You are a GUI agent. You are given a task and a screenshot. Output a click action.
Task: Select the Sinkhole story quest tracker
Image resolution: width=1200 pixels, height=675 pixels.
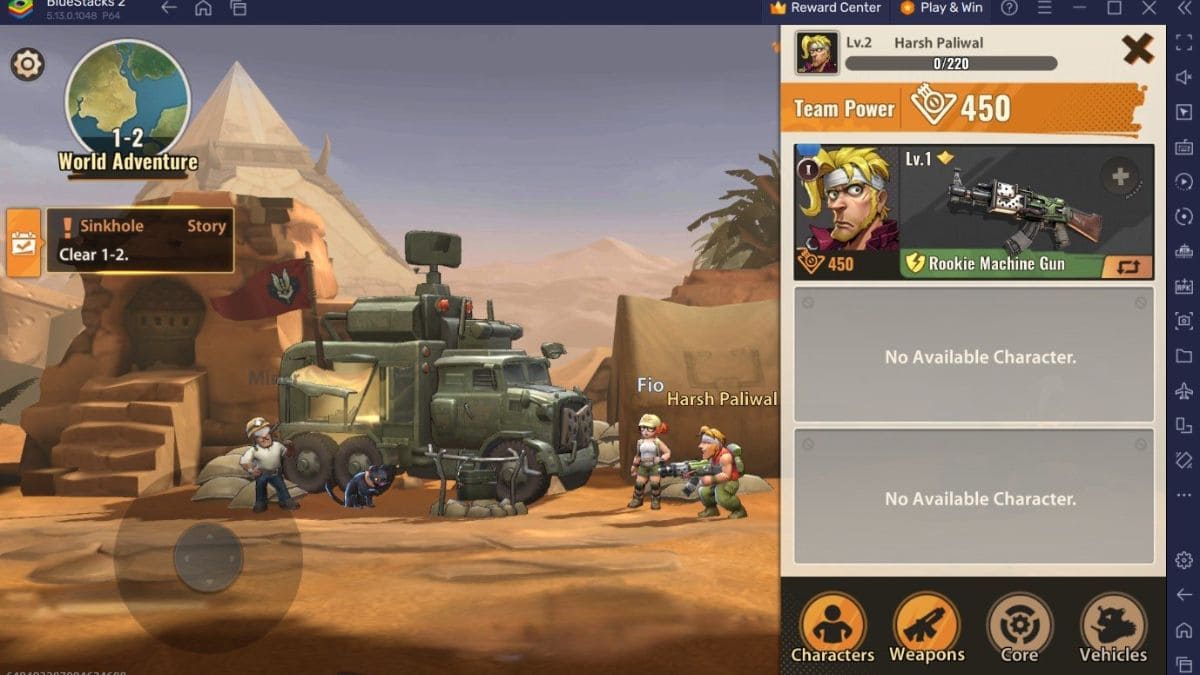(140, 240)
